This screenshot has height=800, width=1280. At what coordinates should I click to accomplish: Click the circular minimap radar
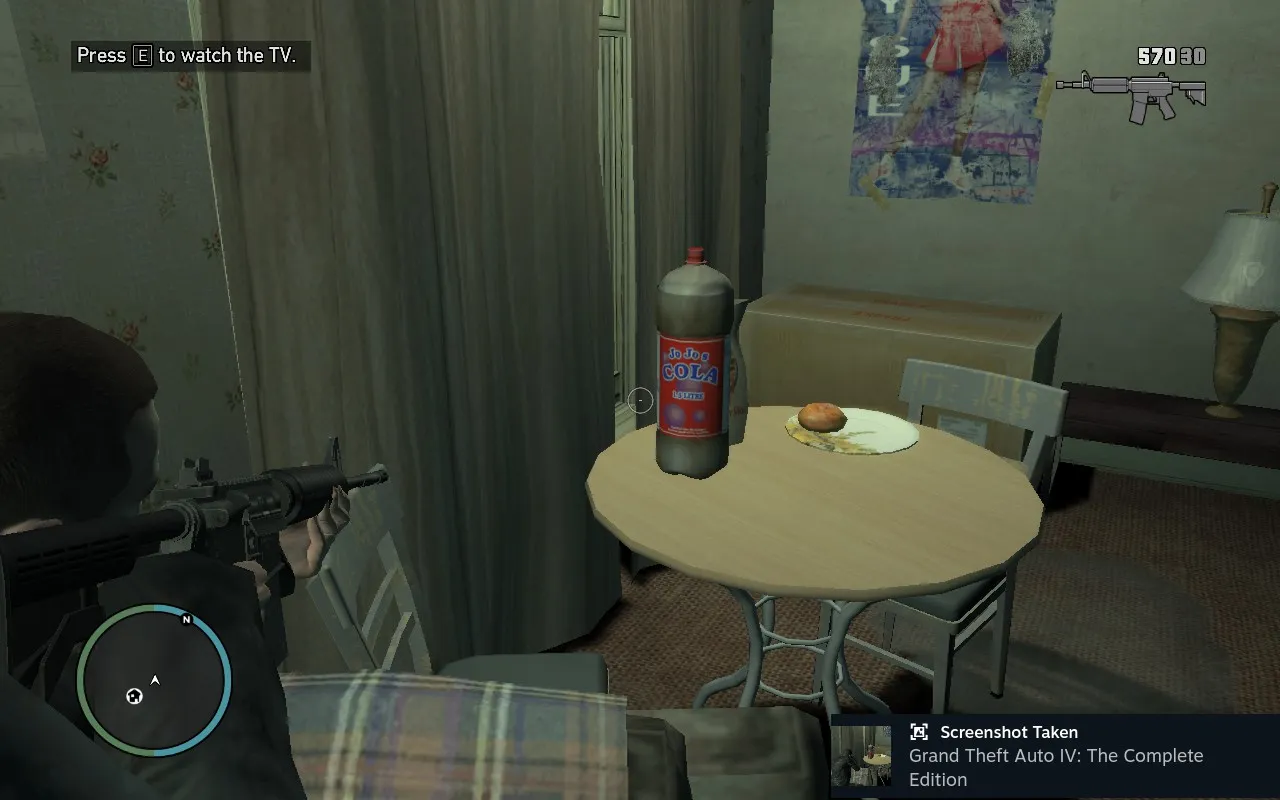click(x=154, y=682)
